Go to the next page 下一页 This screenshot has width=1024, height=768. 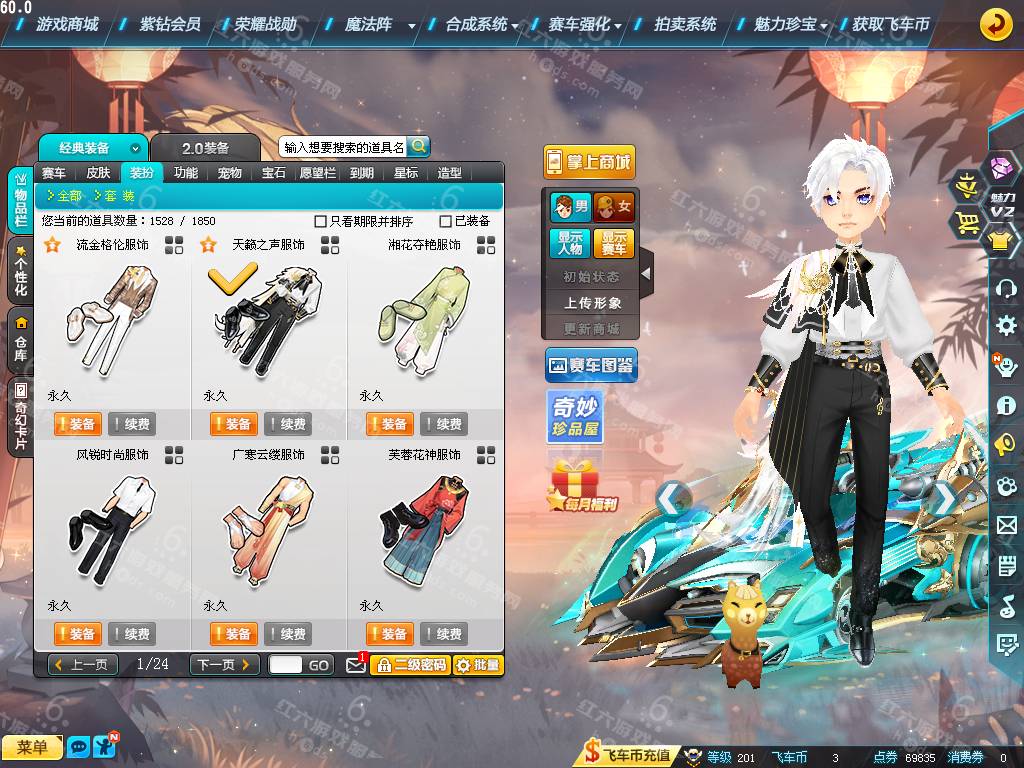tap(225, 664)
